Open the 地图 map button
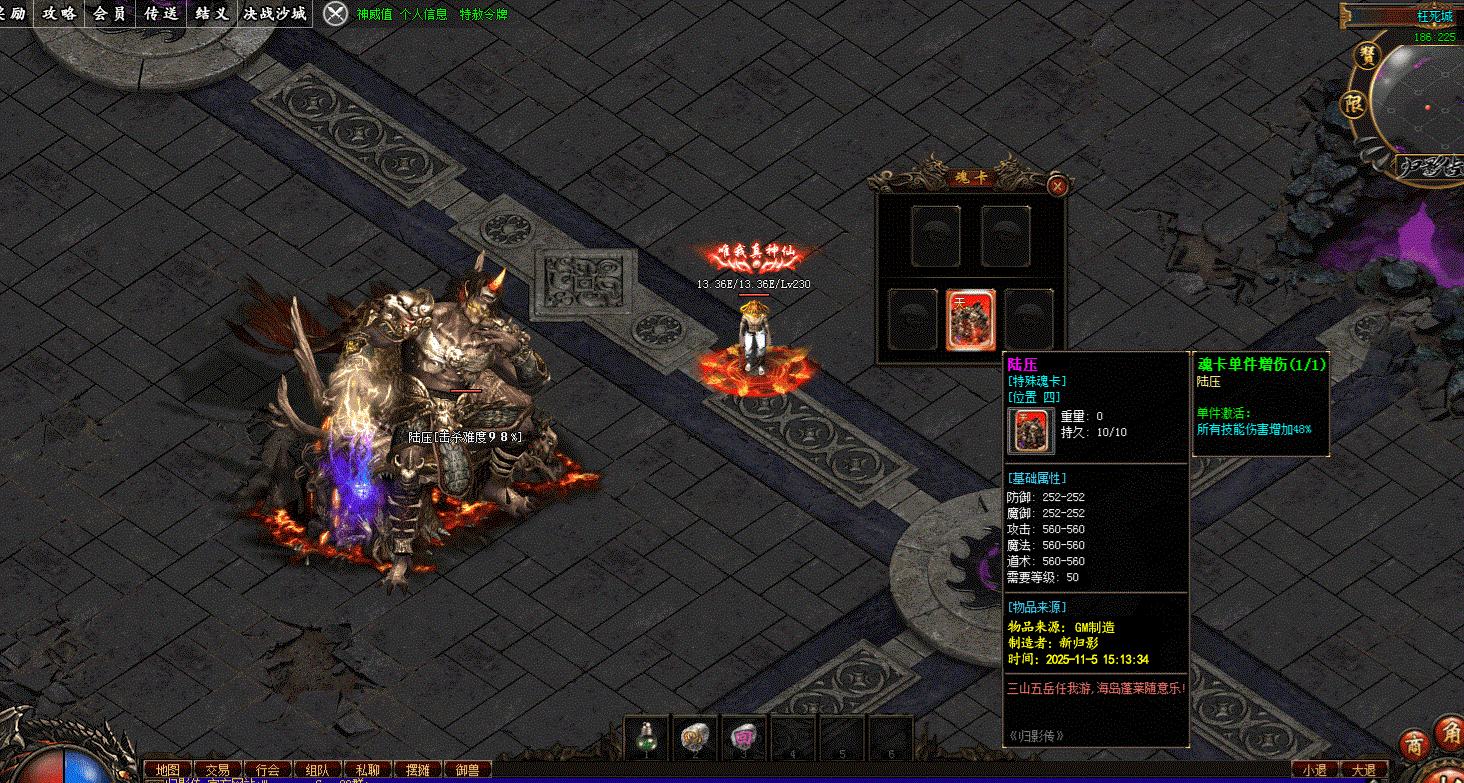1464x783 pixels. tap(166, 770)
